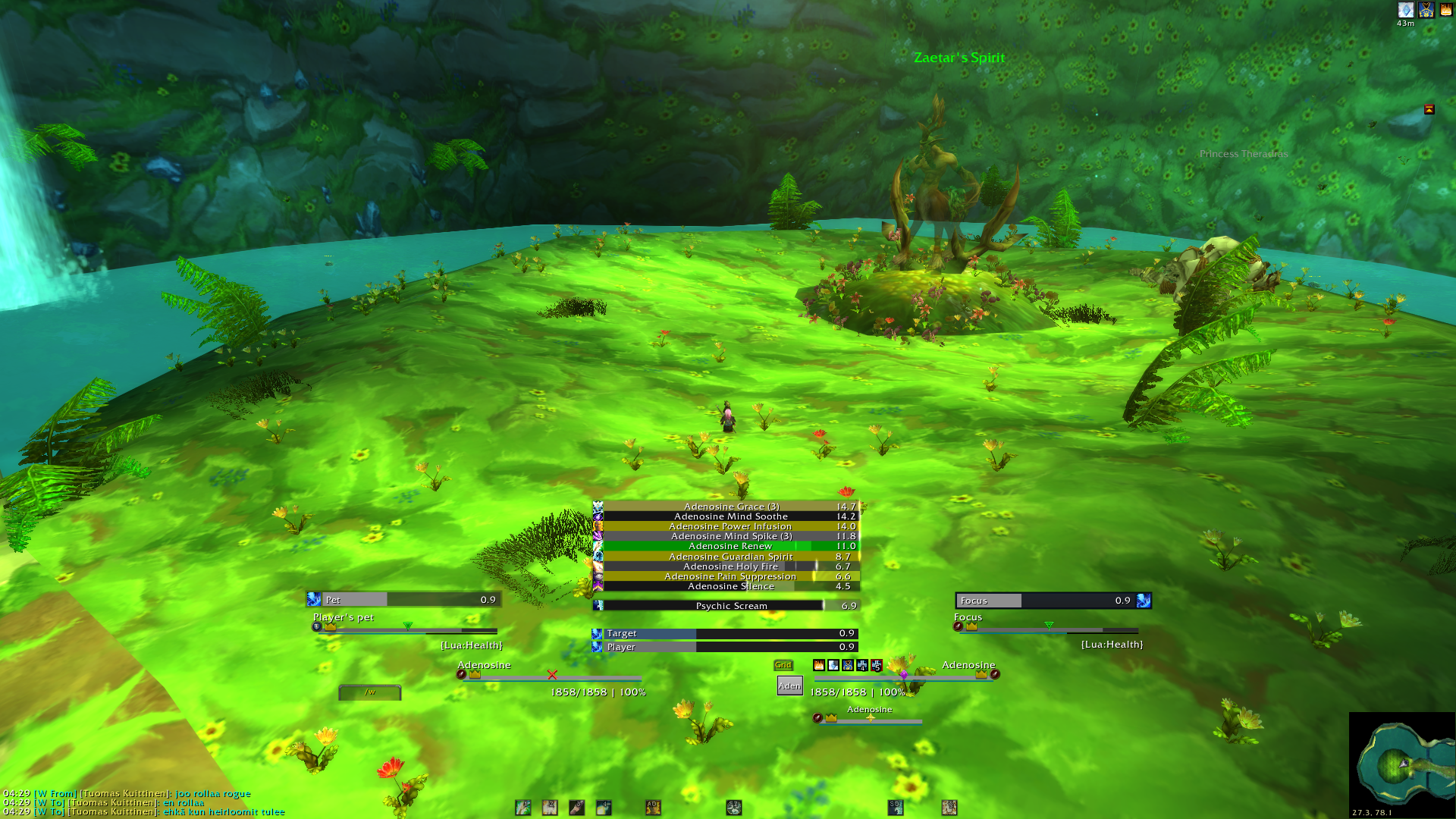The image size is (1456, 819).
Task: Activate the wand ability in slot 3
Action: pos(577,808)
